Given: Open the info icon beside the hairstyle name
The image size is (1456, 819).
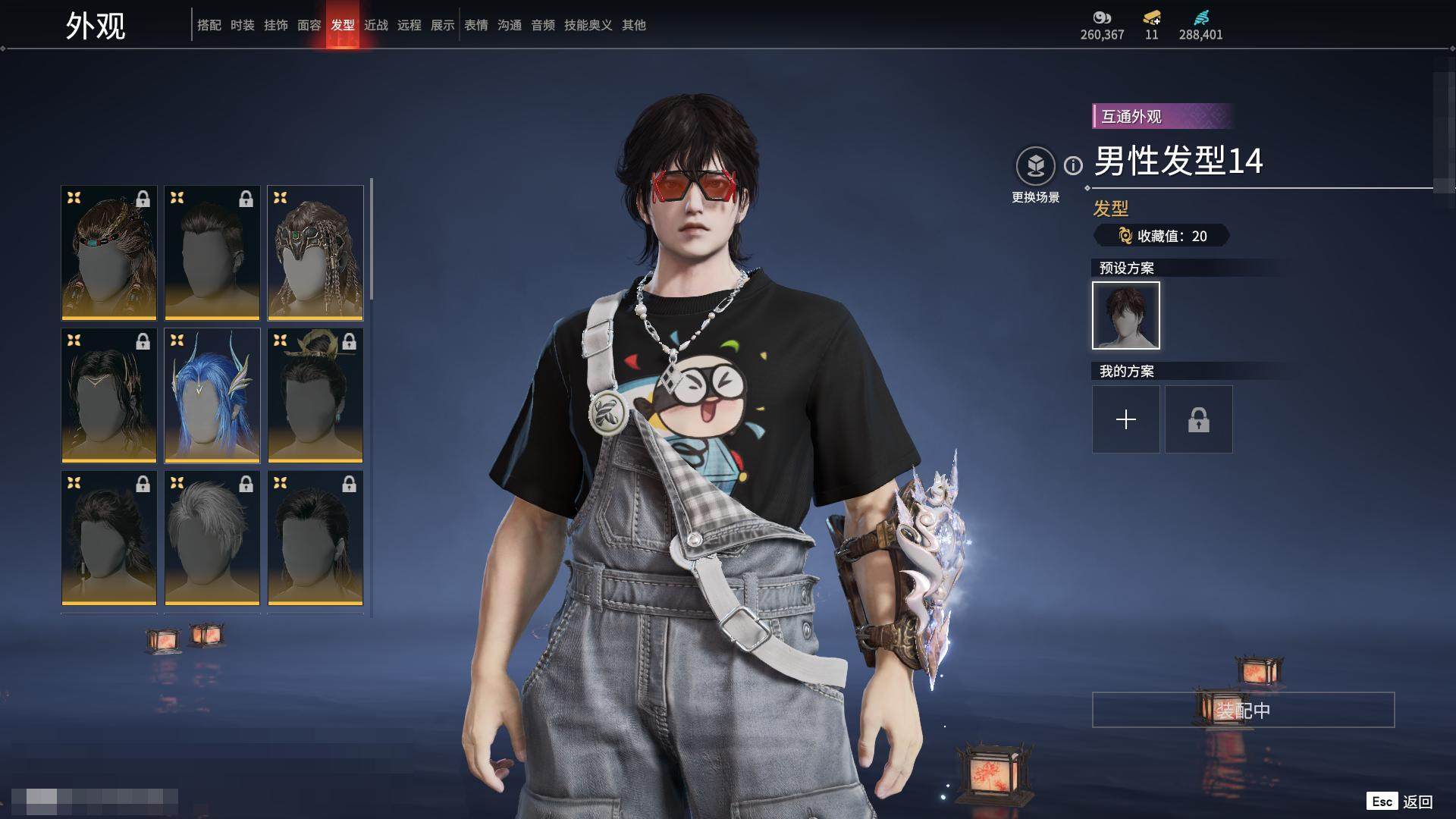Looking at the screenshot, I should click(x=1073, y=165).
